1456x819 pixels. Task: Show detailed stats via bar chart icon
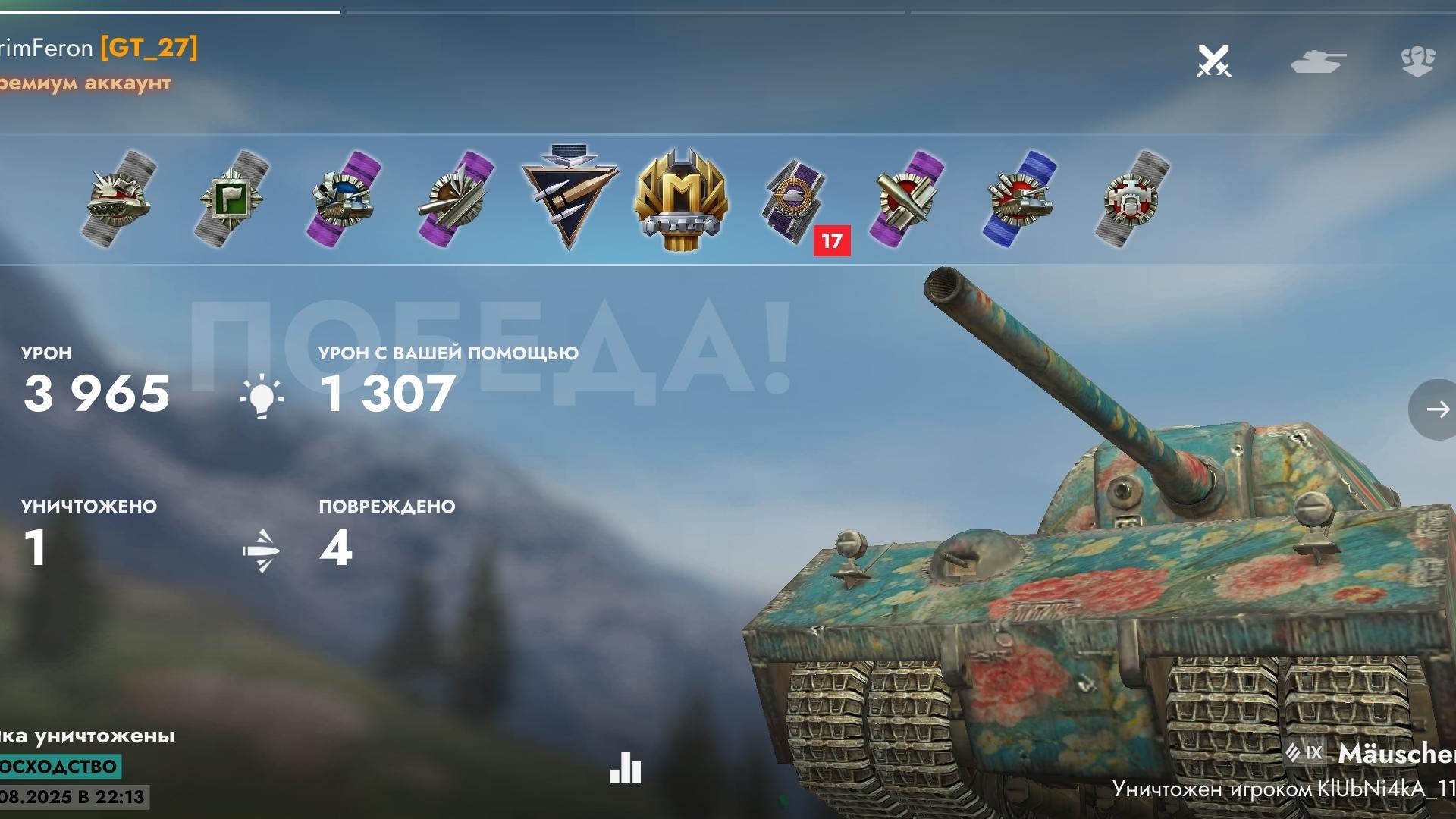(x=626, y=768)
